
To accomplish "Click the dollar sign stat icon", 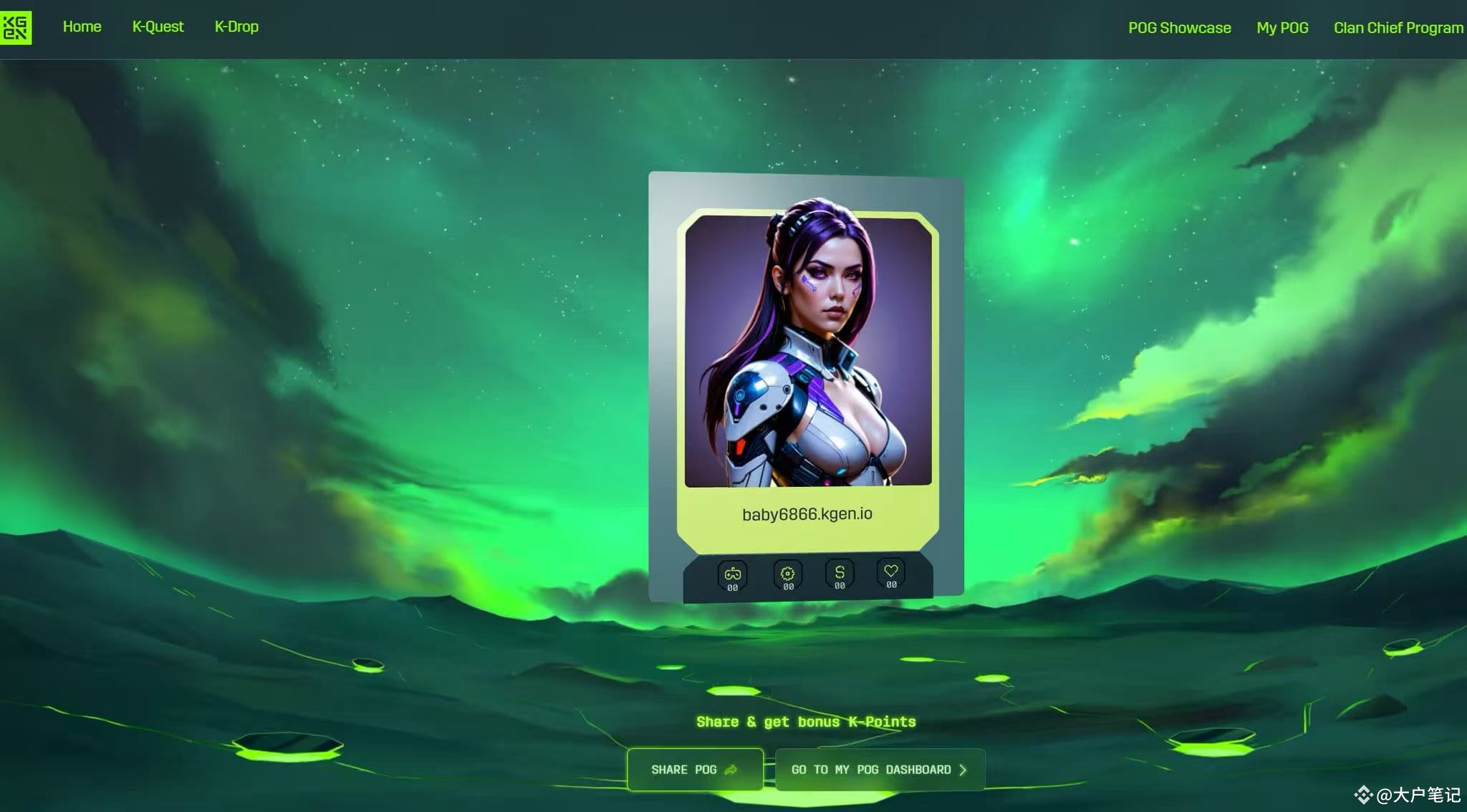I will tap(839, 571).
